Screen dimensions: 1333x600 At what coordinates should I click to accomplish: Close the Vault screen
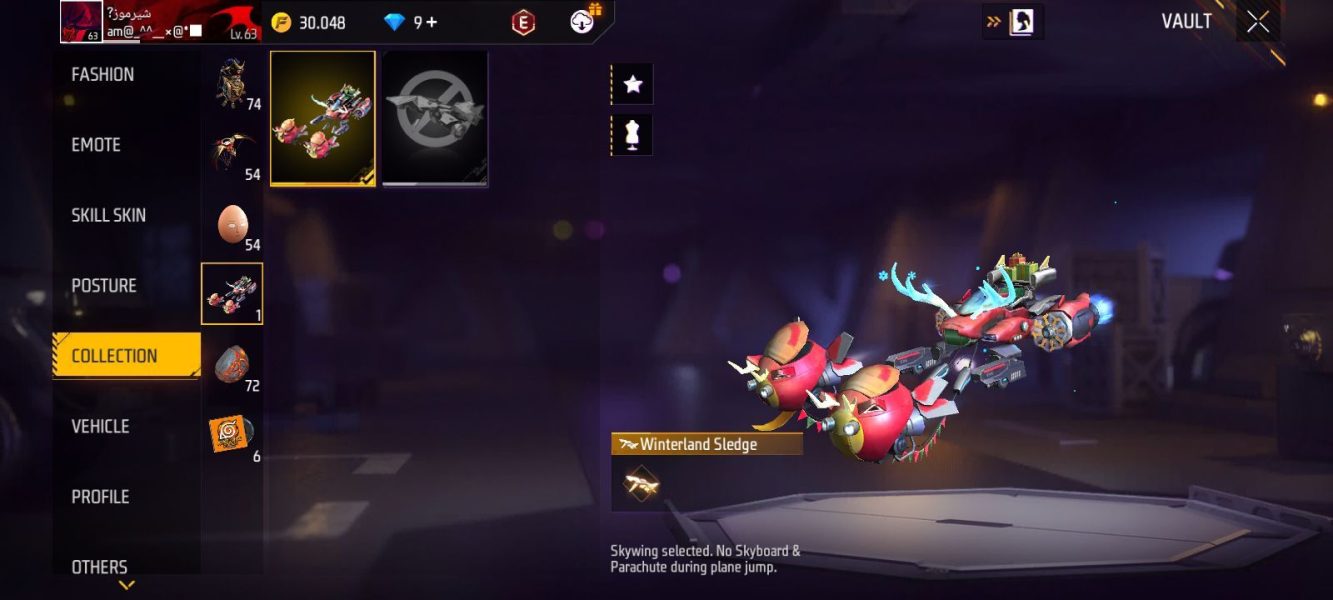(x=1258, y=22)
